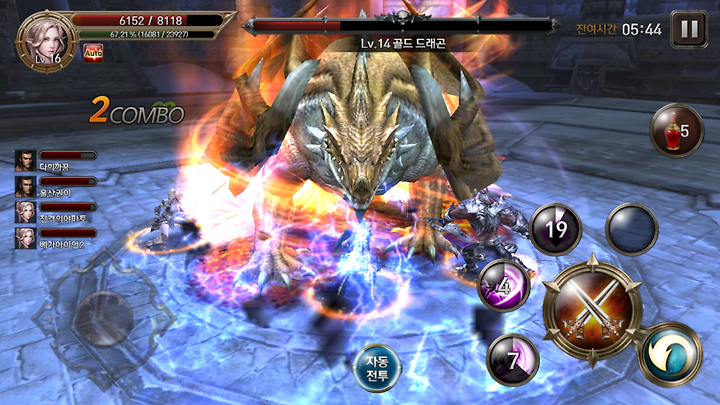Viewport: 720px width, 405px height.
Task: Click the red Auto badge icon
Action: point(93,51)
